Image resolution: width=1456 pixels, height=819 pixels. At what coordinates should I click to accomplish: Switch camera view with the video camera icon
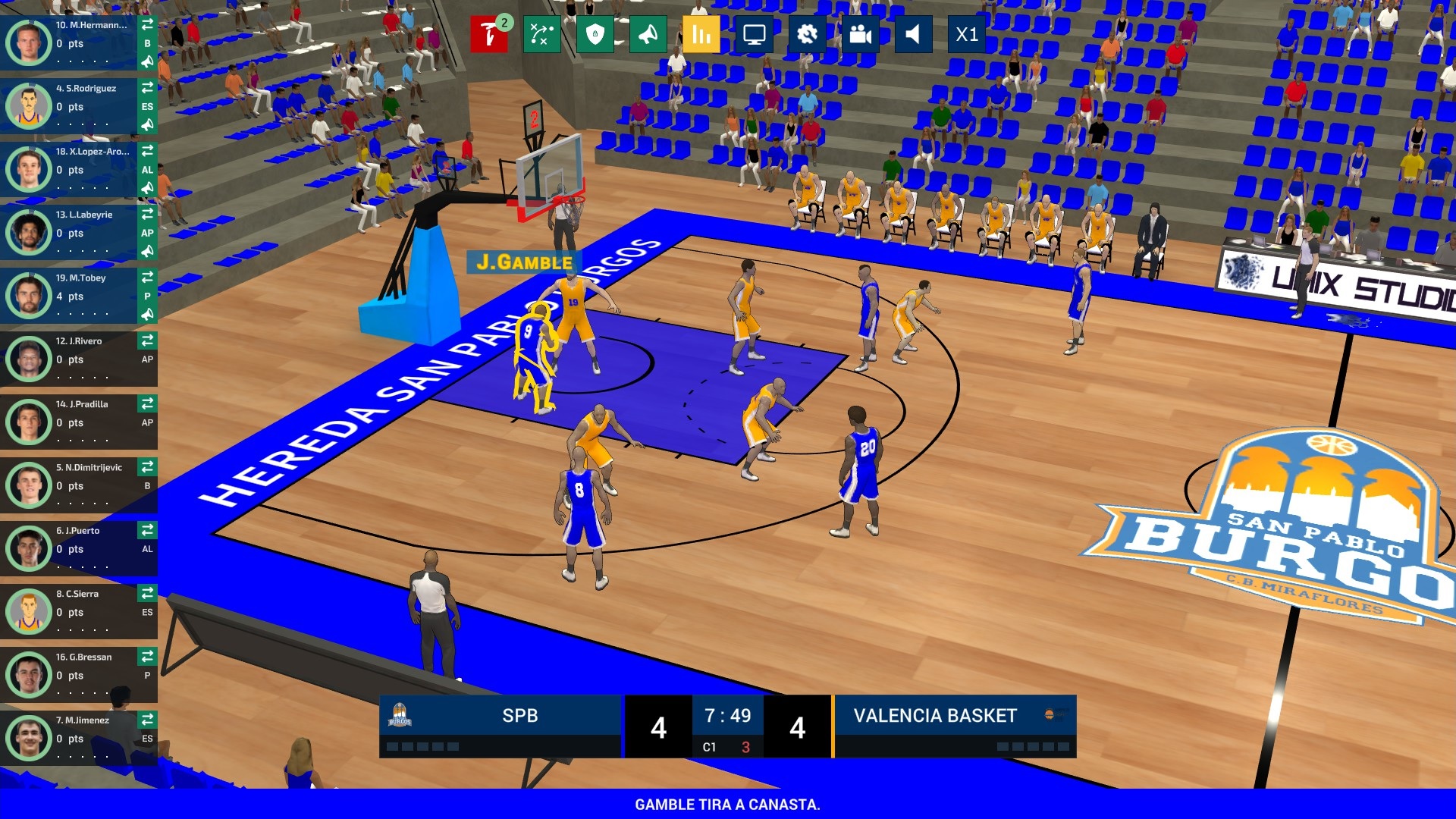tap(861, 34)
